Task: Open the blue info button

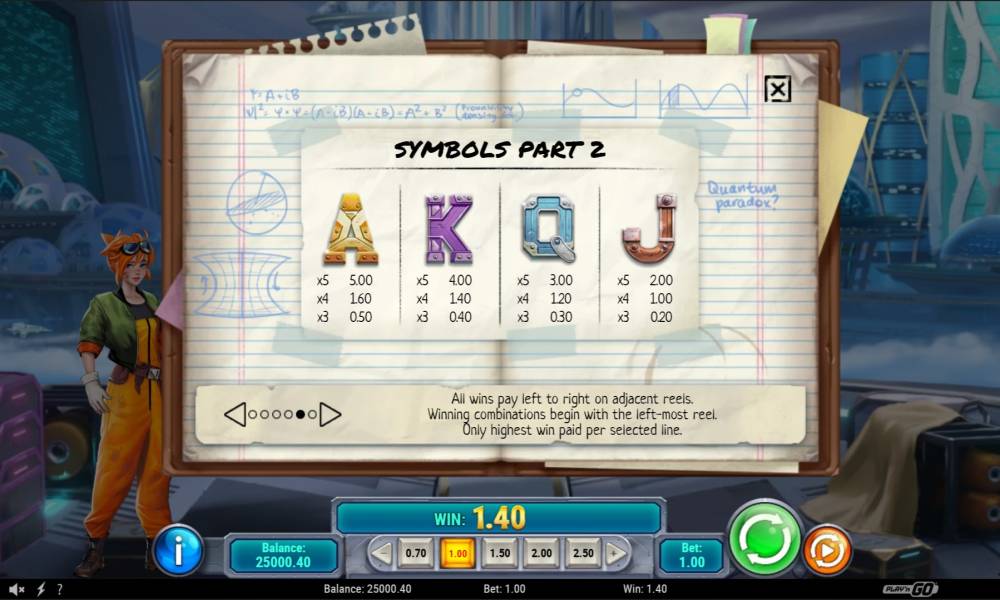Action: click(x=178, y=549)
